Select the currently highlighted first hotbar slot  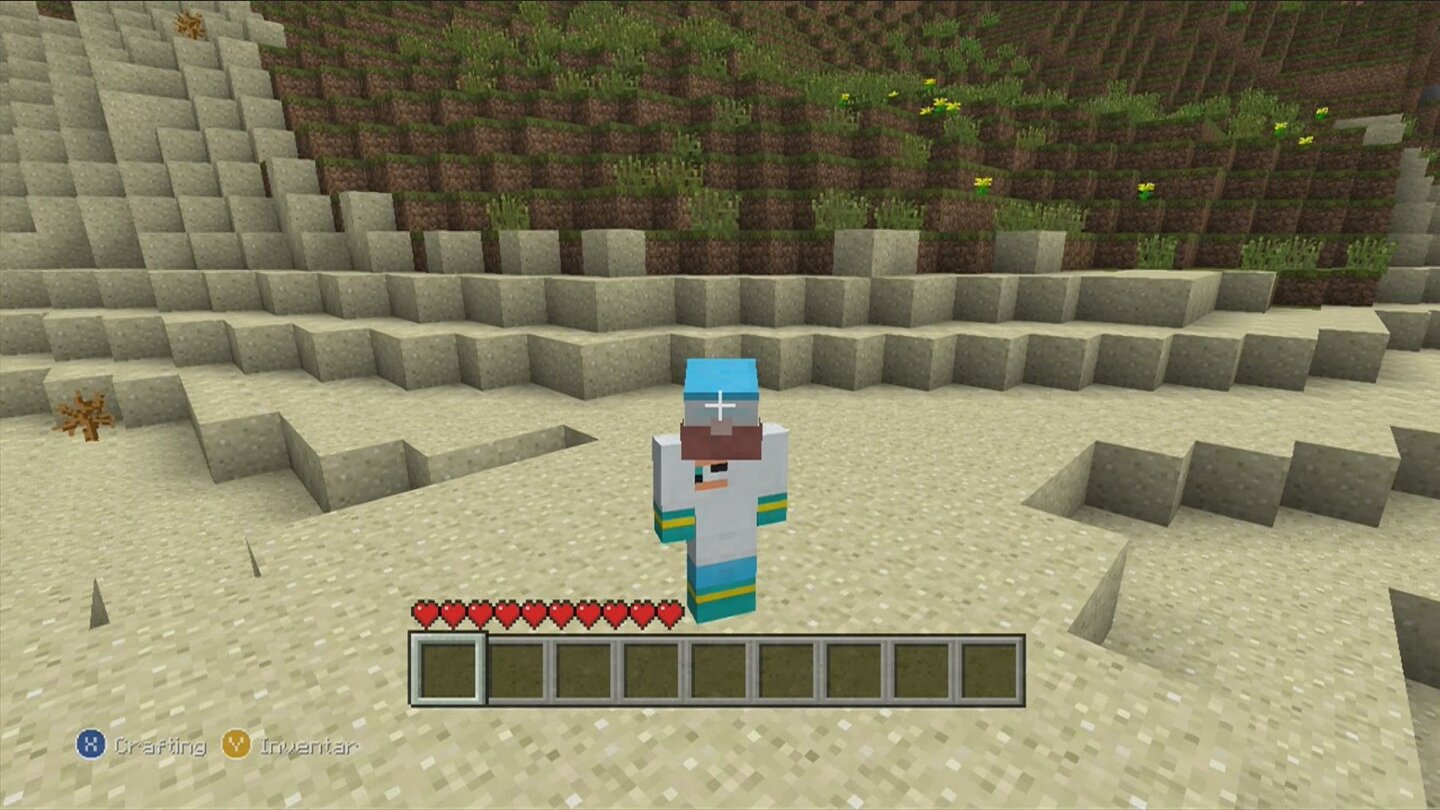pyautogui.click(x=450, y=669)
